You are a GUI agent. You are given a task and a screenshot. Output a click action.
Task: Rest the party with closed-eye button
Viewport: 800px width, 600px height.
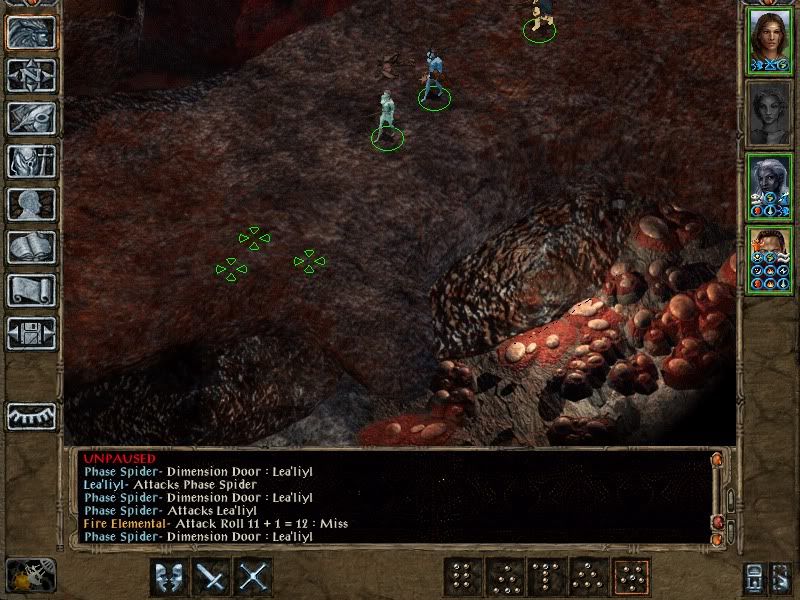point(31,416)
